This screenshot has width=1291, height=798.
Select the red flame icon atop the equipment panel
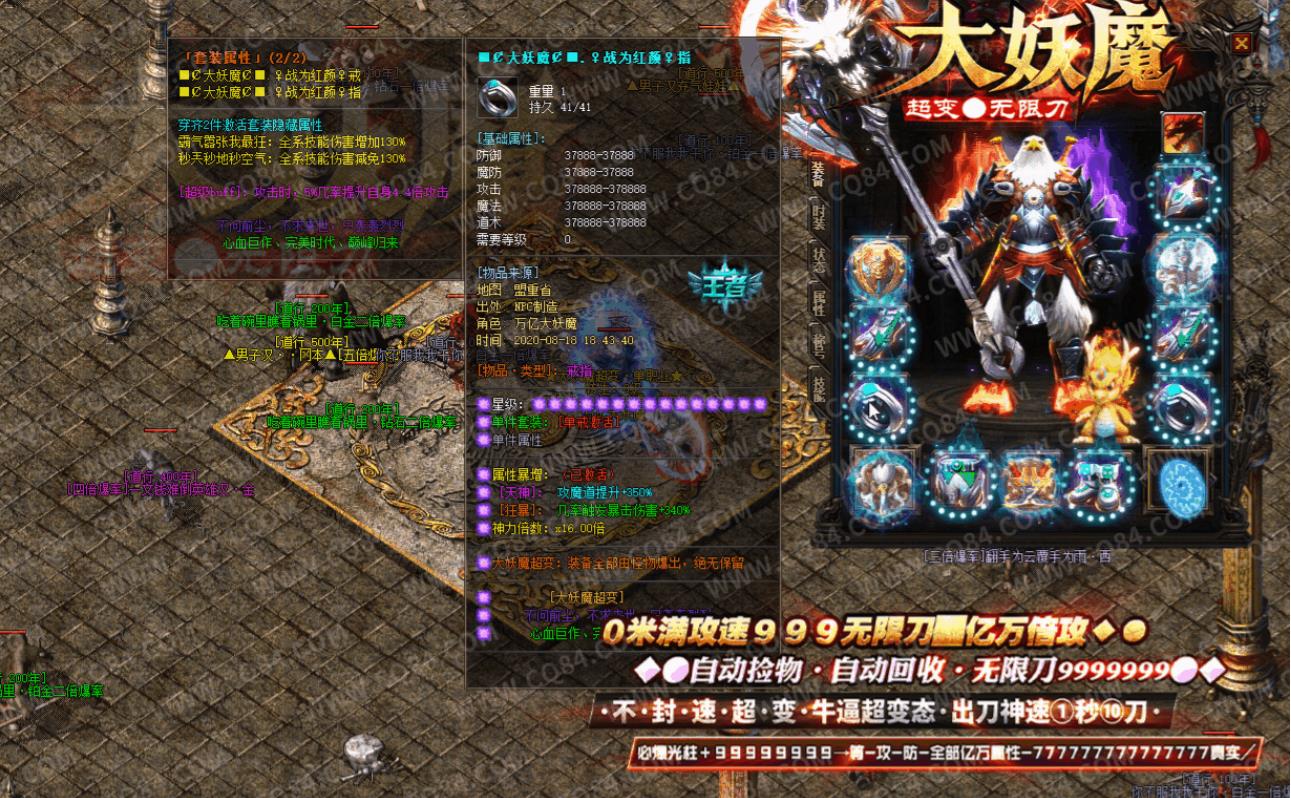pos(1184,134)
